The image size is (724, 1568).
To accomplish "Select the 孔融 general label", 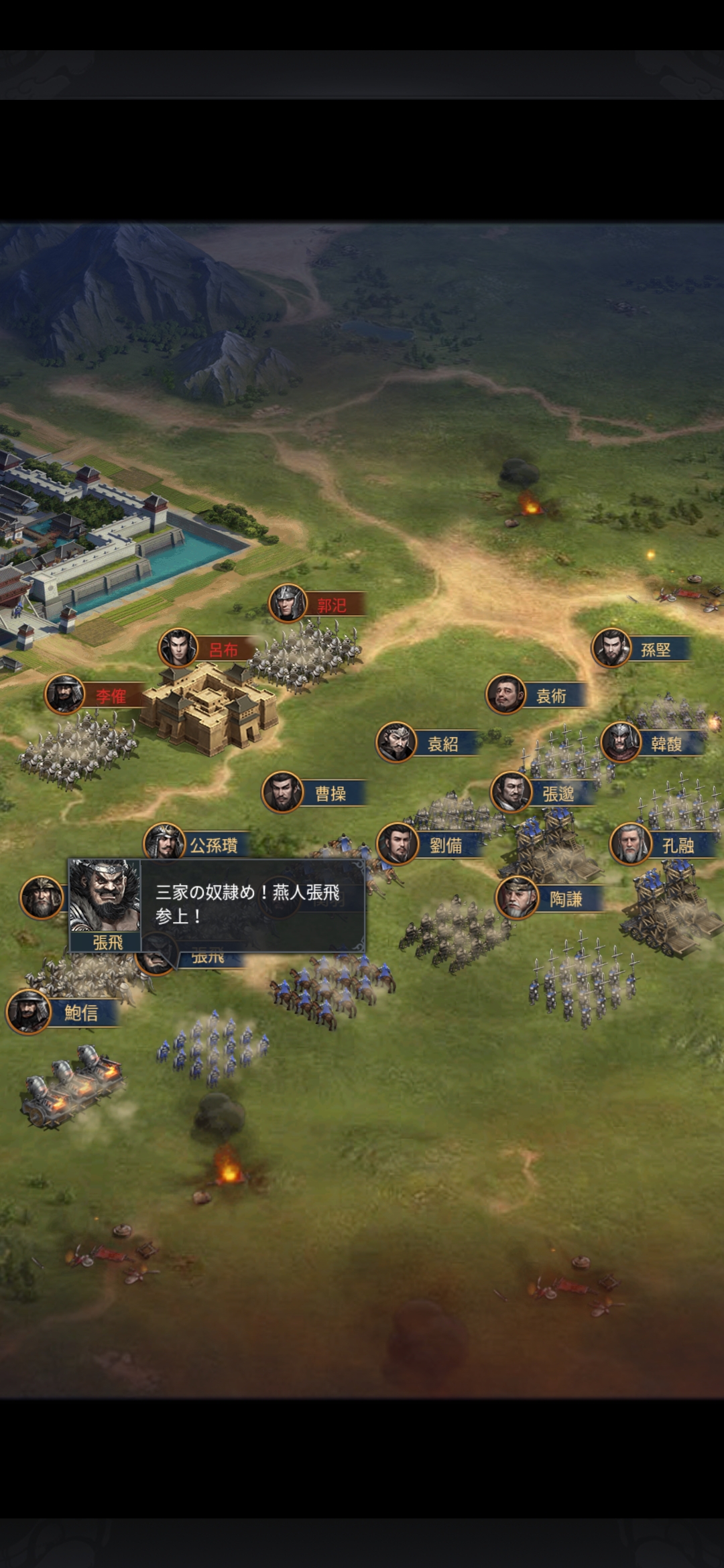I will pos(676,845).
